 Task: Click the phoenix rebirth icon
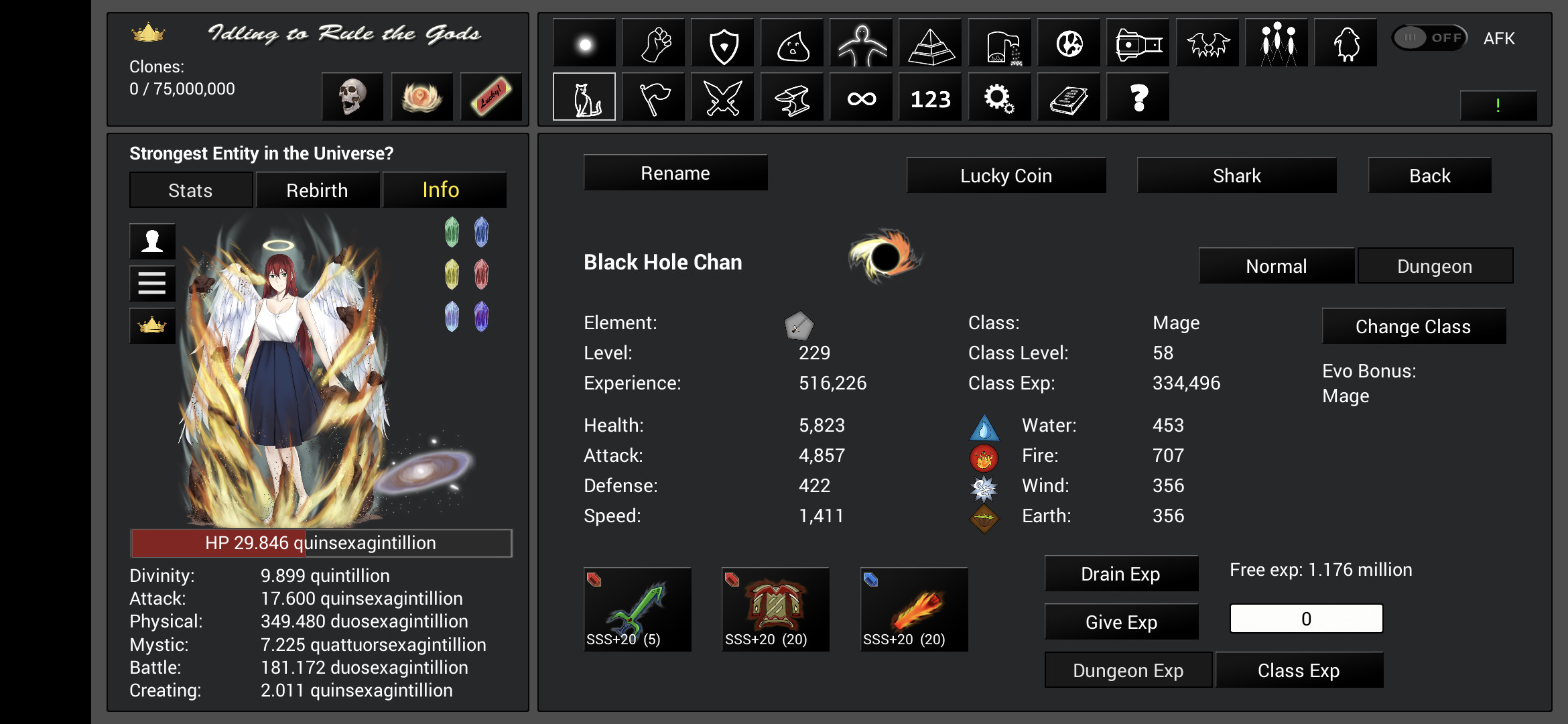coord(422,97)
